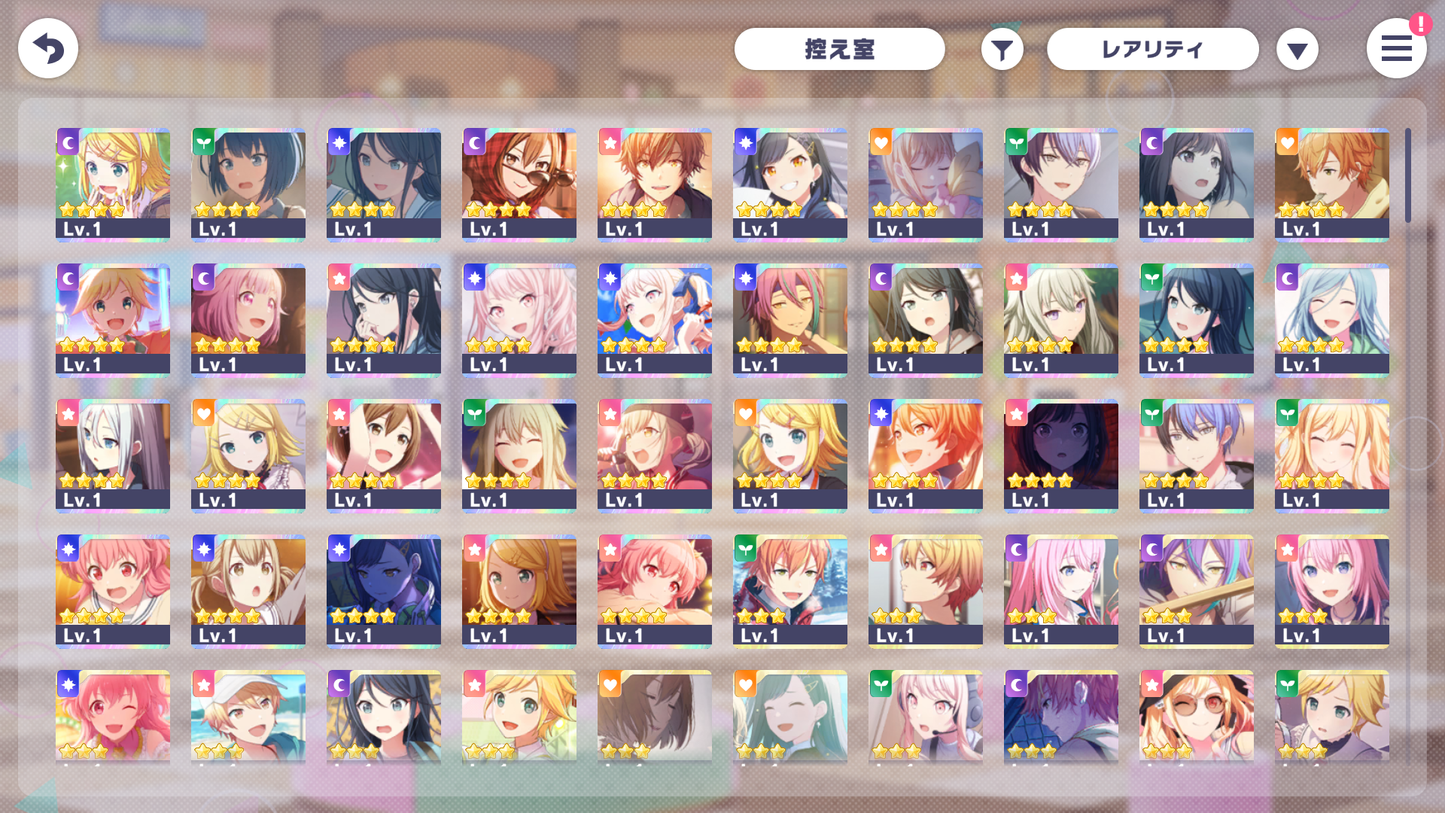This screenshot has width=1445, height=813.
Task: Click the pink star icon on the orange-haired boy card
Action: click(x=608, y=141)
